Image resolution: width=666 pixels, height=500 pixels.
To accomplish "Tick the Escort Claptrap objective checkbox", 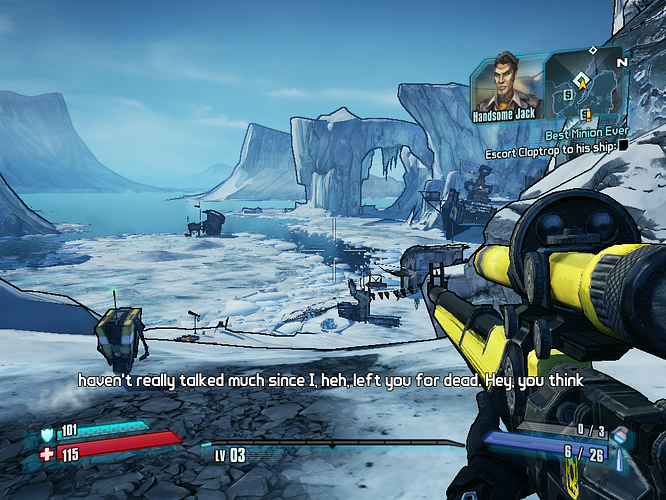I will point(623,144).
